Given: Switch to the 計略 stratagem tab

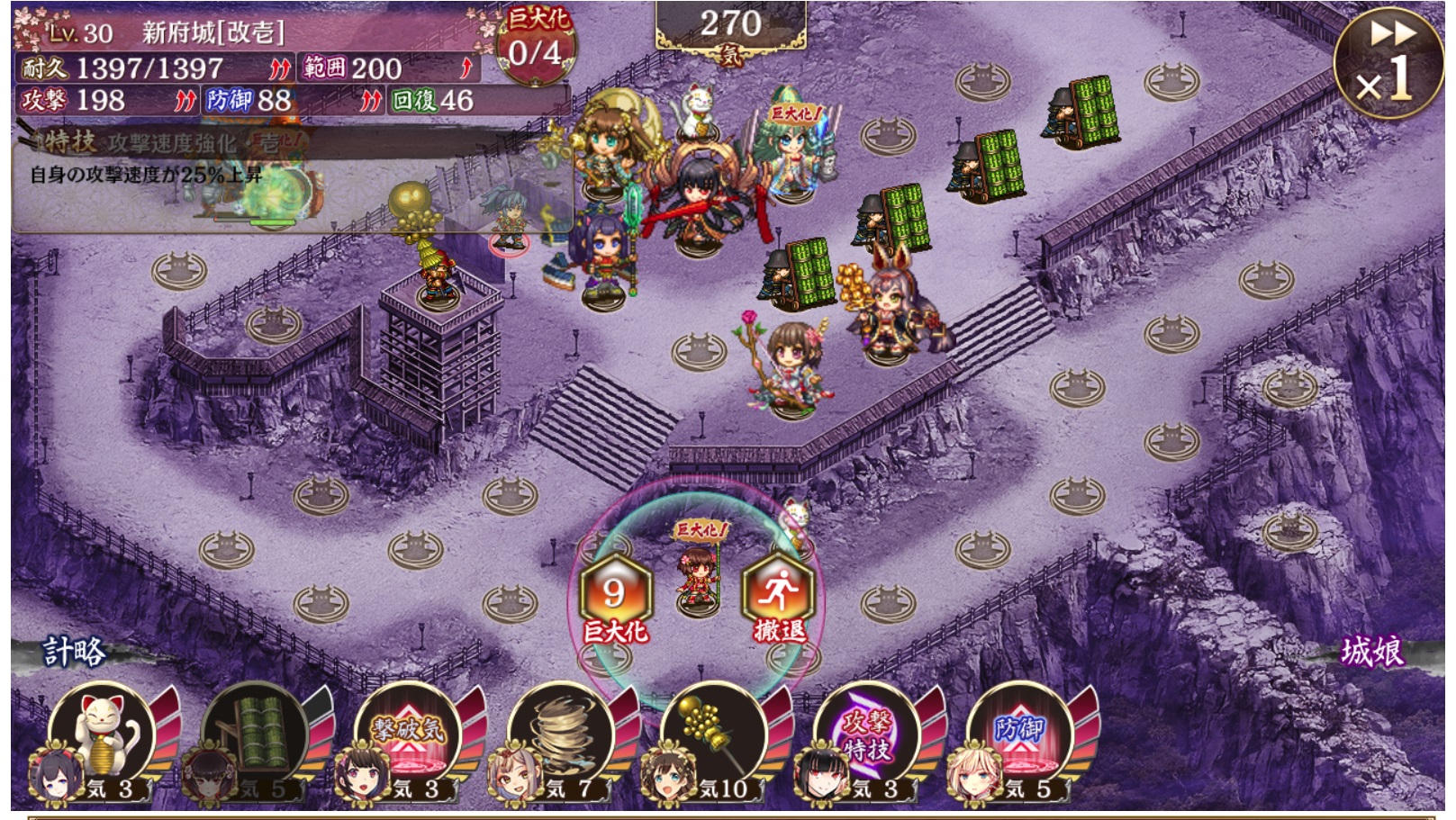Looking at the screenshot, I should point(74,651).
